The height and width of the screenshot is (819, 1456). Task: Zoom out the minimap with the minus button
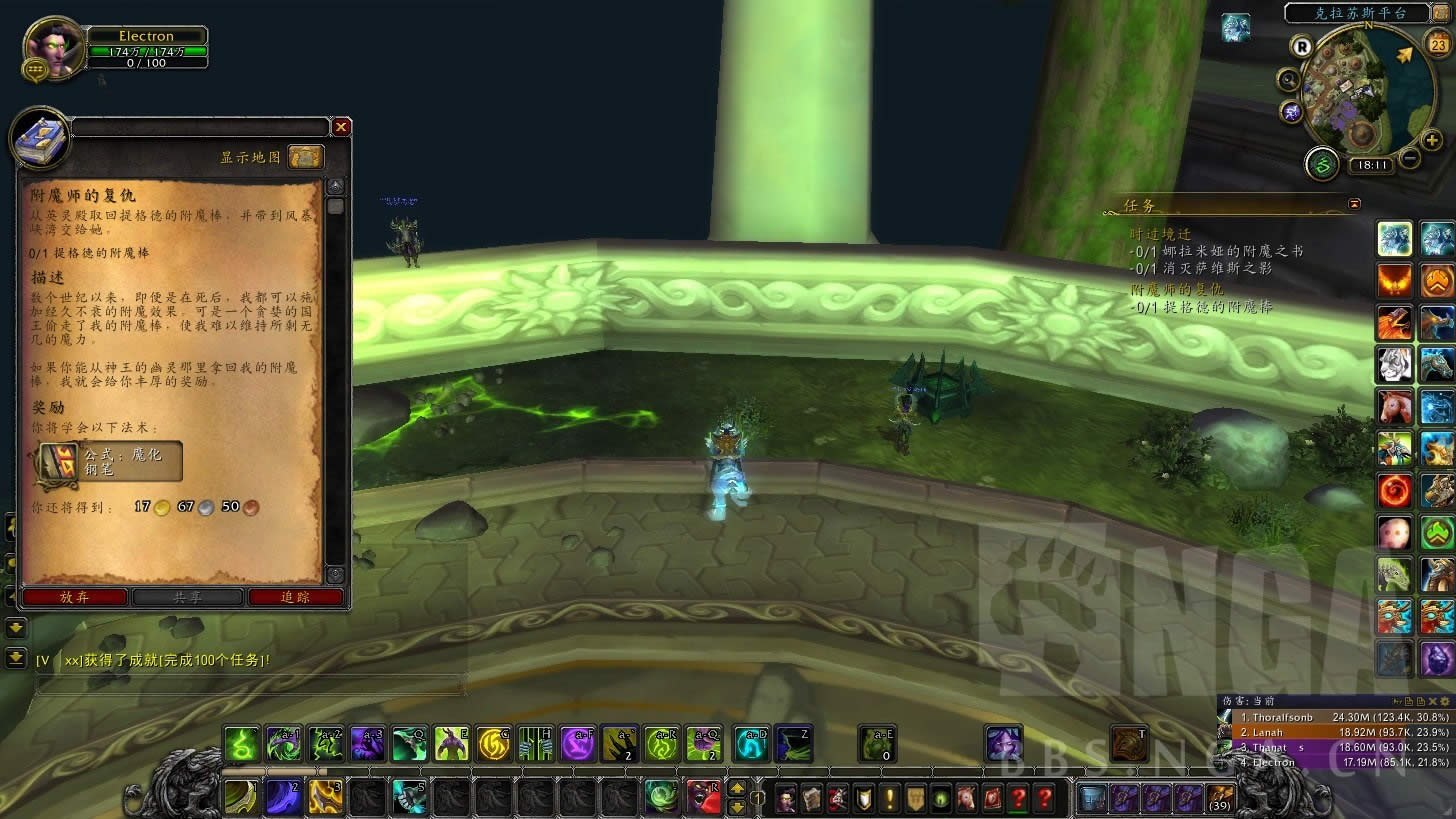1409,157
